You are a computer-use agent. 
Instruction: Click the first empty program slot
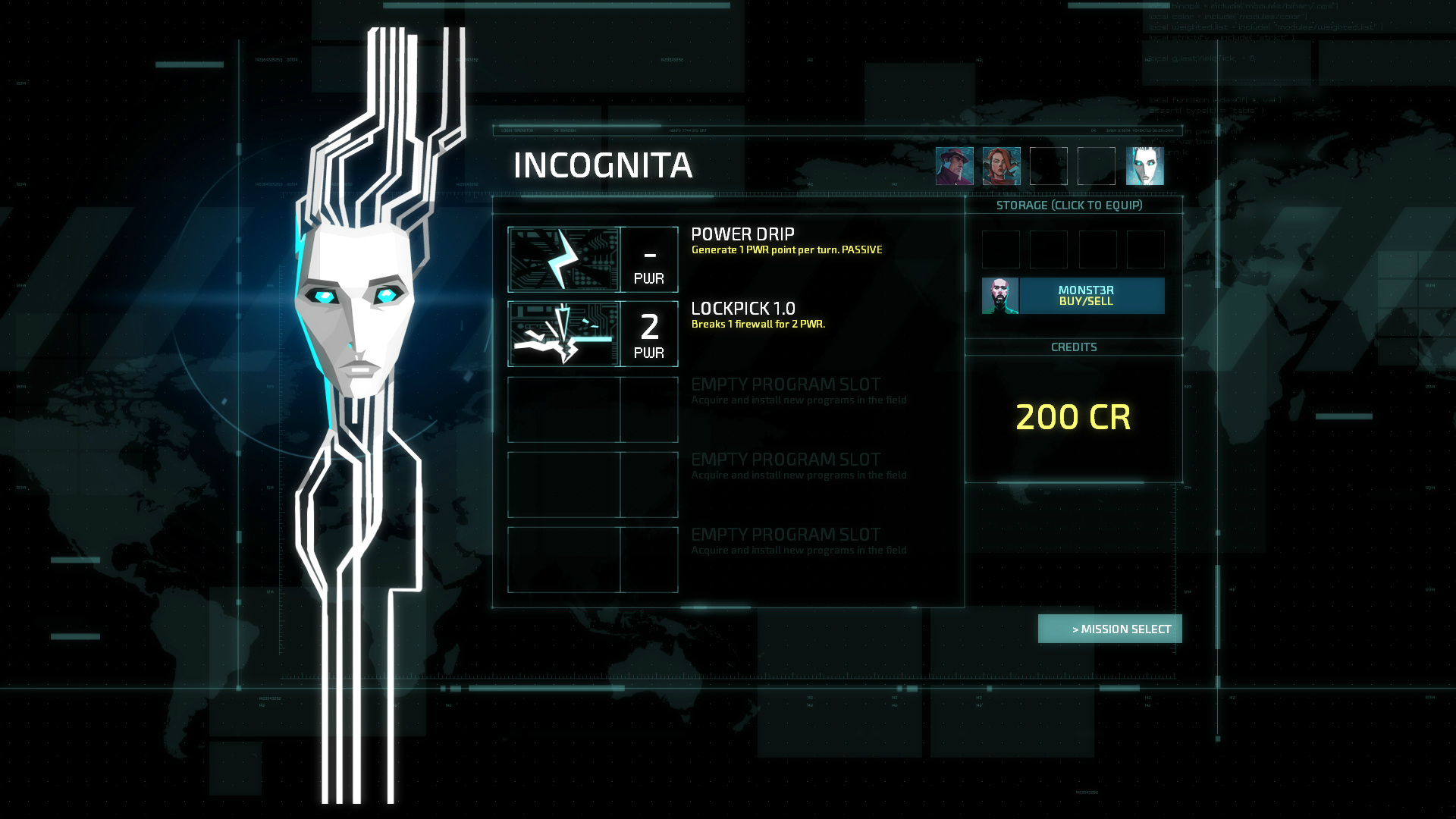(593, 409)
